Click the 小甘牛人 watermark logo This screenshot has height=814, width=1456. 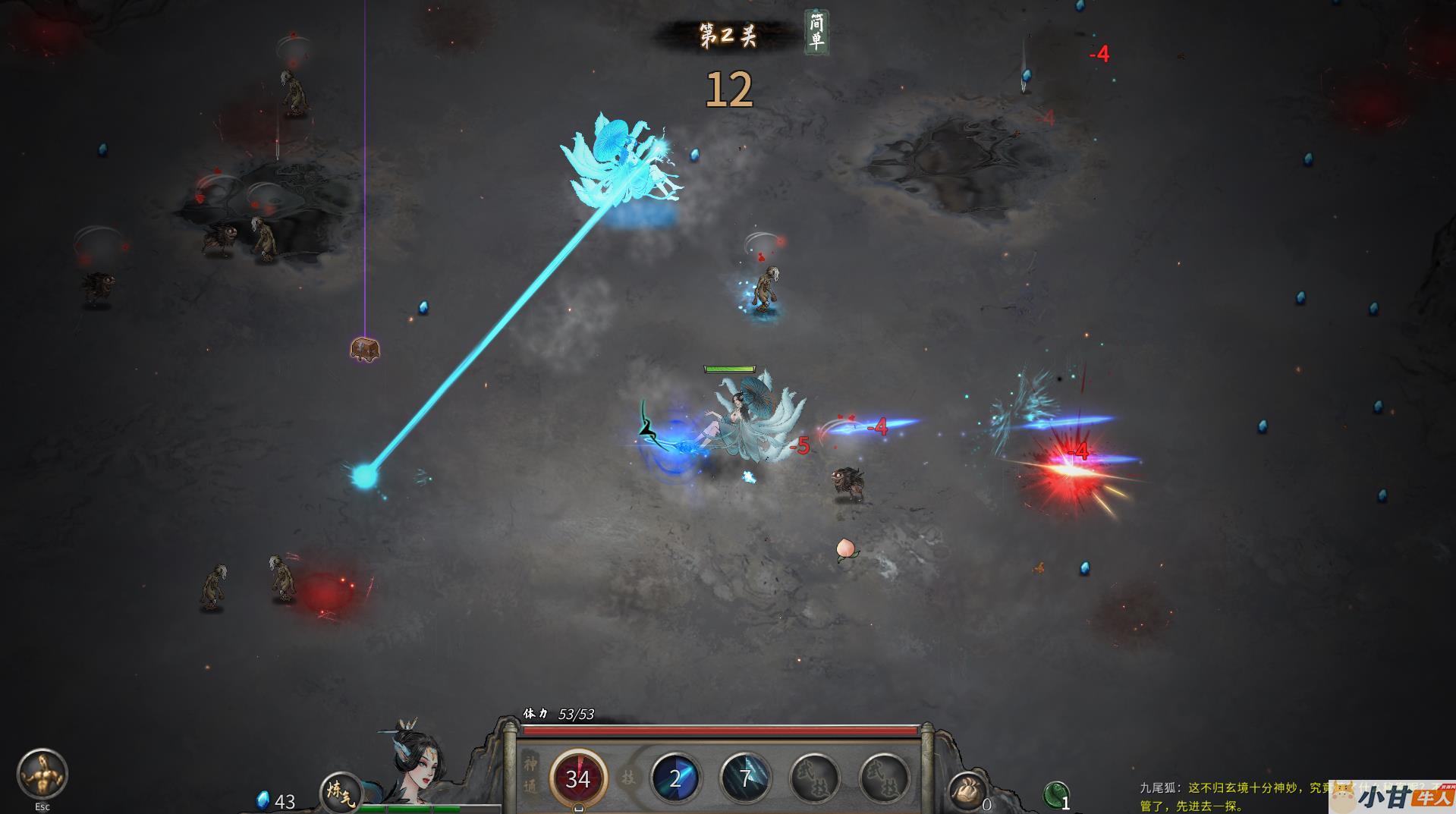pos(1395,798)
